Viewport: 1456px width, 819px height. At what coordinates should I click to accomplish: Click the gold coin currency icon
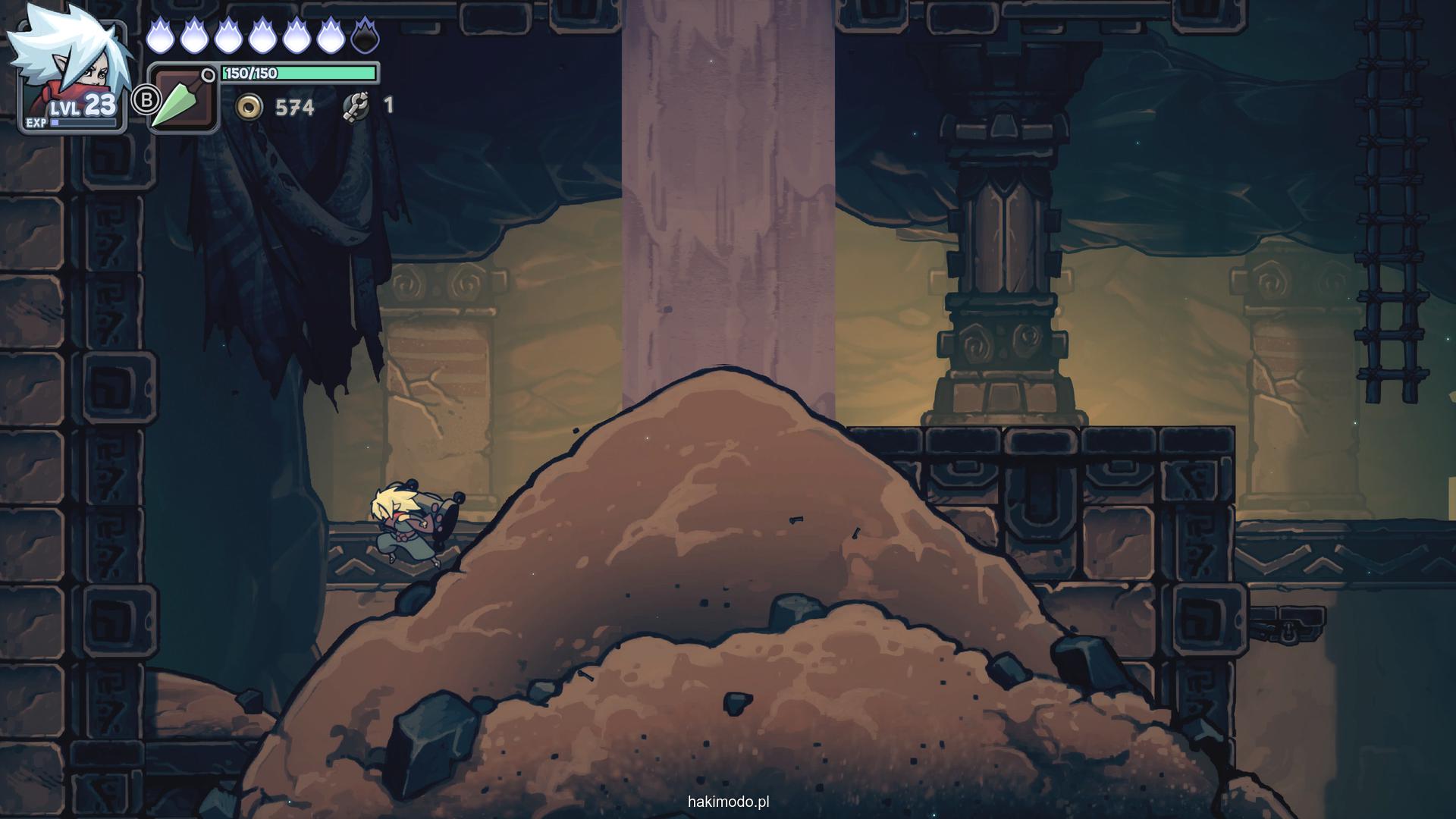pyautogui.click(x=249, y=107)
